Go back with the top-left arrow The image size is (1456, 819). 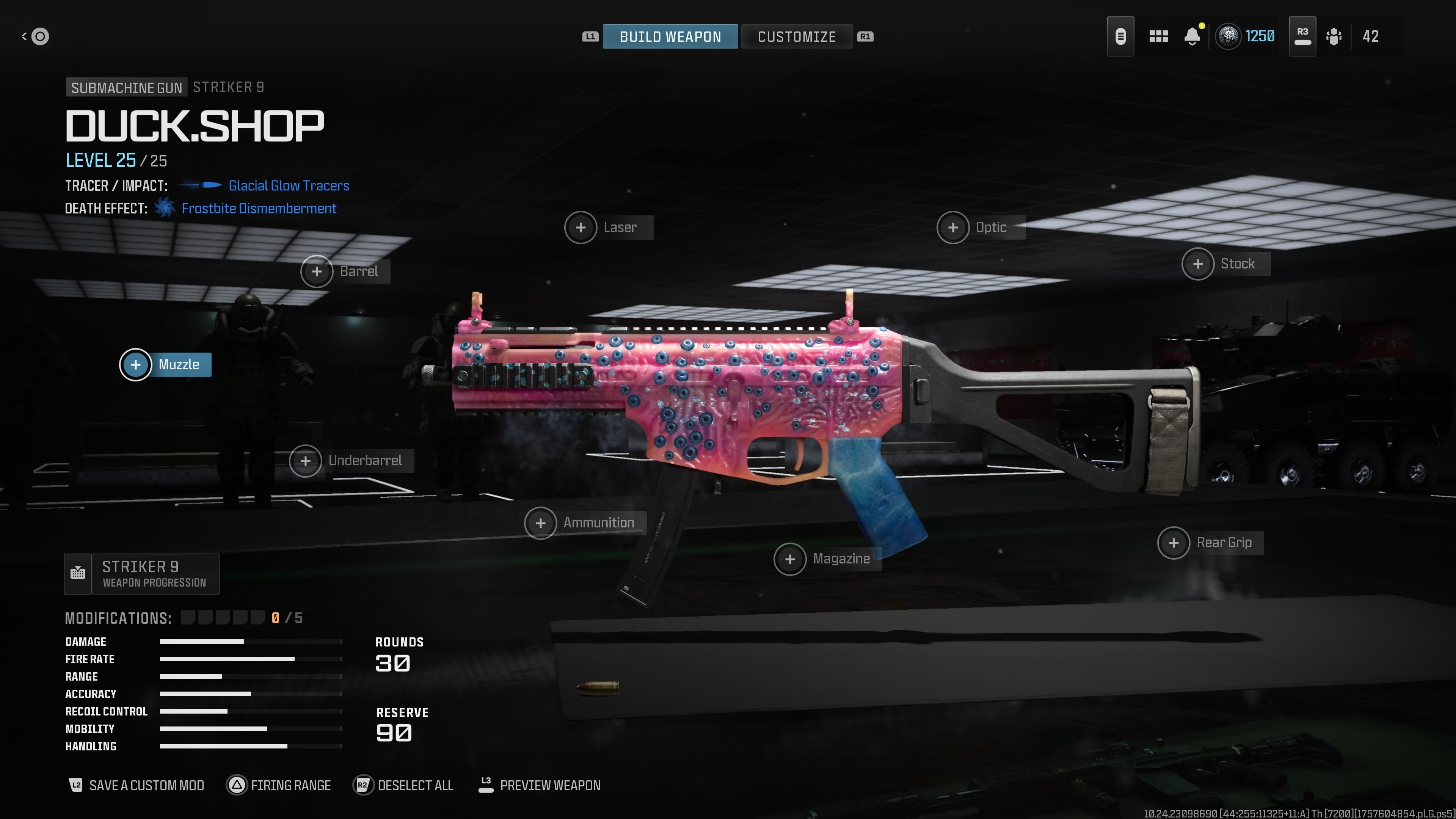click(35, 37)
